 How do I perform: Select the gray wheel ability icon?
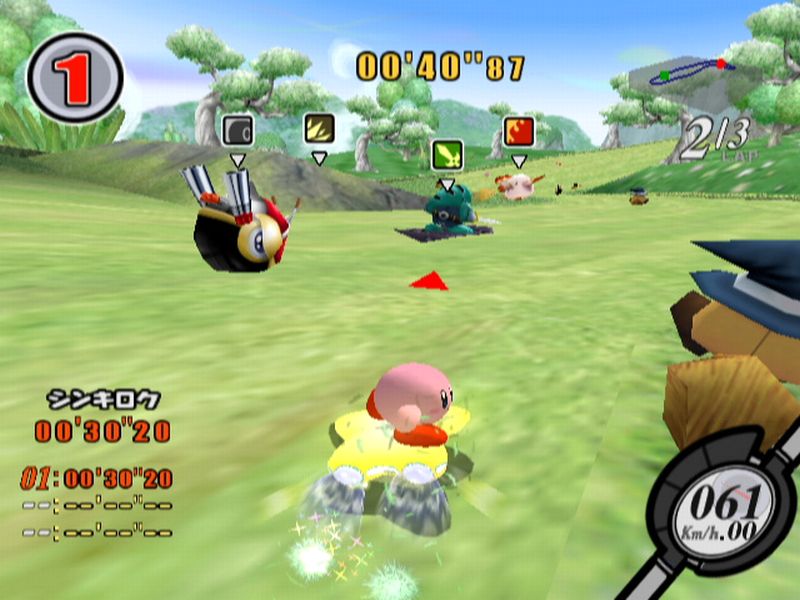coord(237,130)
